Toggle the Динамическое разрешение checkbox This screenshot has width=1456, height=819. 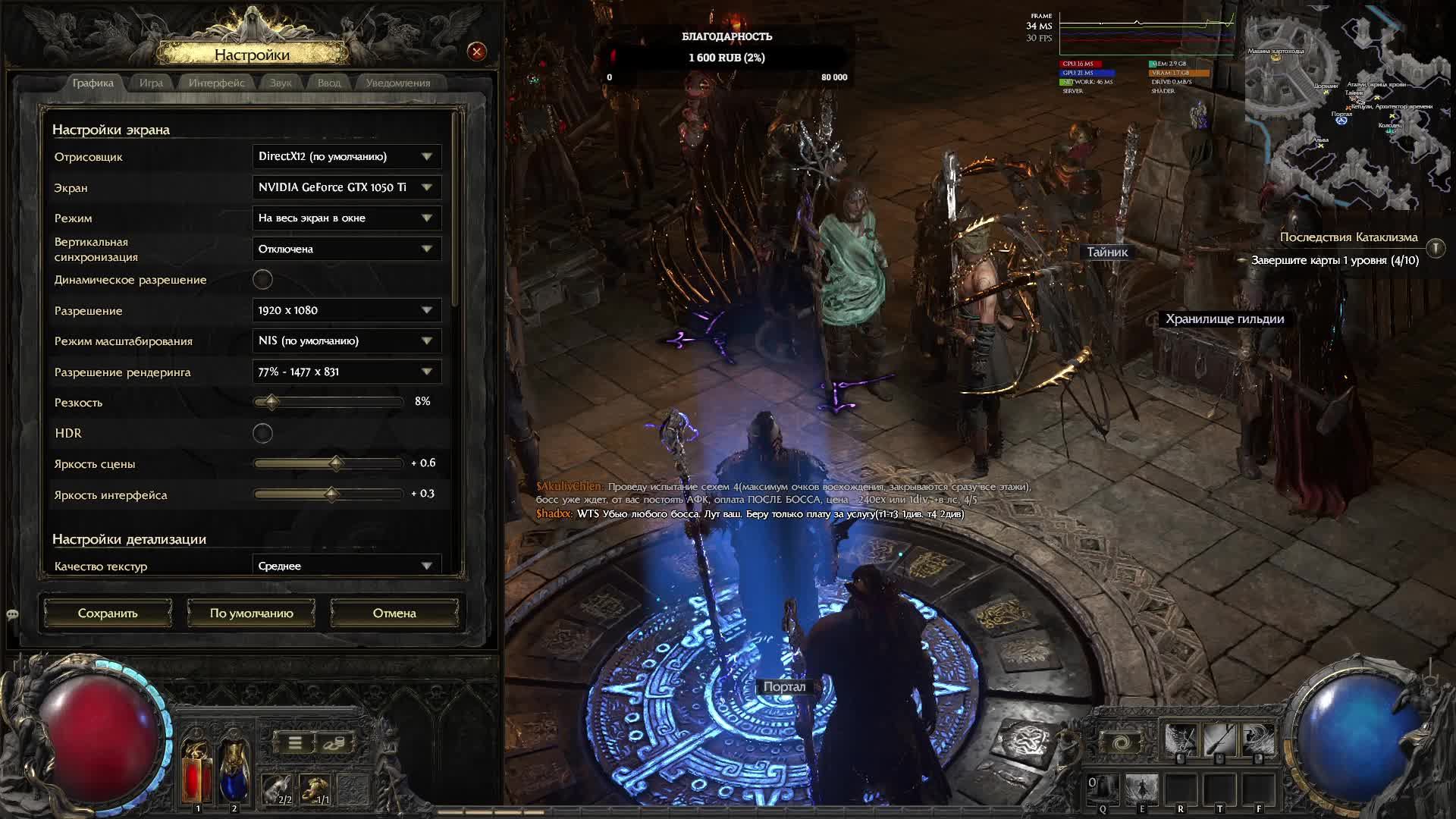[x=262, y=280]
